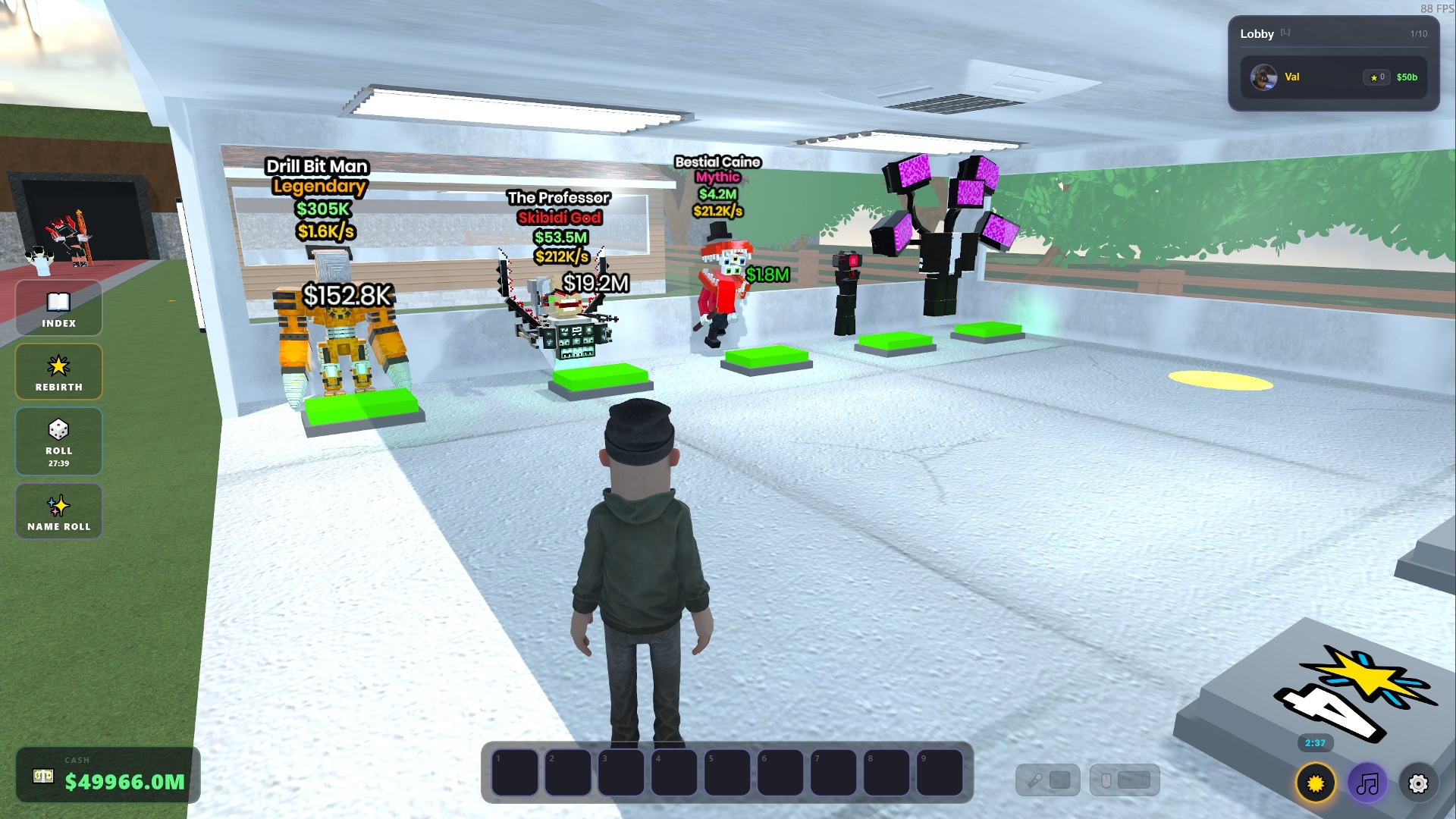This screenshot has width=1456, height=819.
Task: Open settings with the gear icon
Action: (1418, 783)
